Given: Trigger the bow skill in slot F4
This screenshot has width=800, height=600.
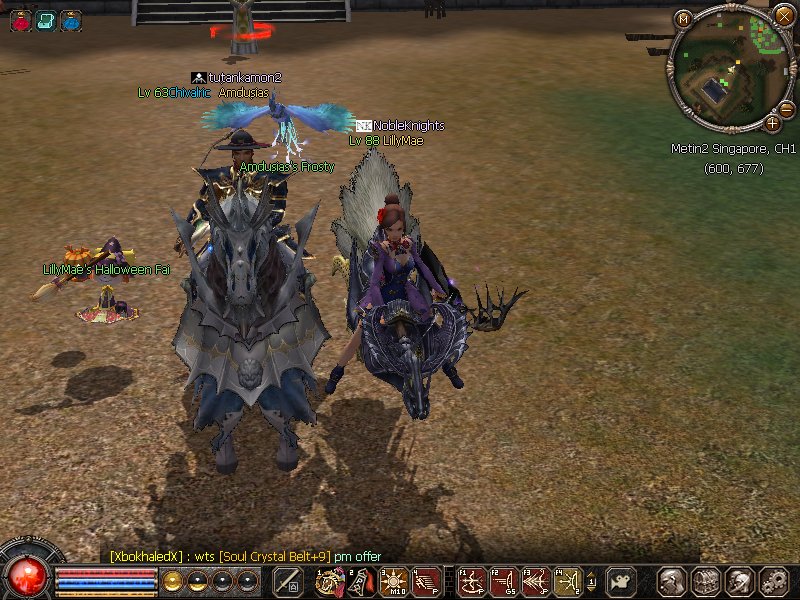Looking at the screenshot, I should point(567,581).
